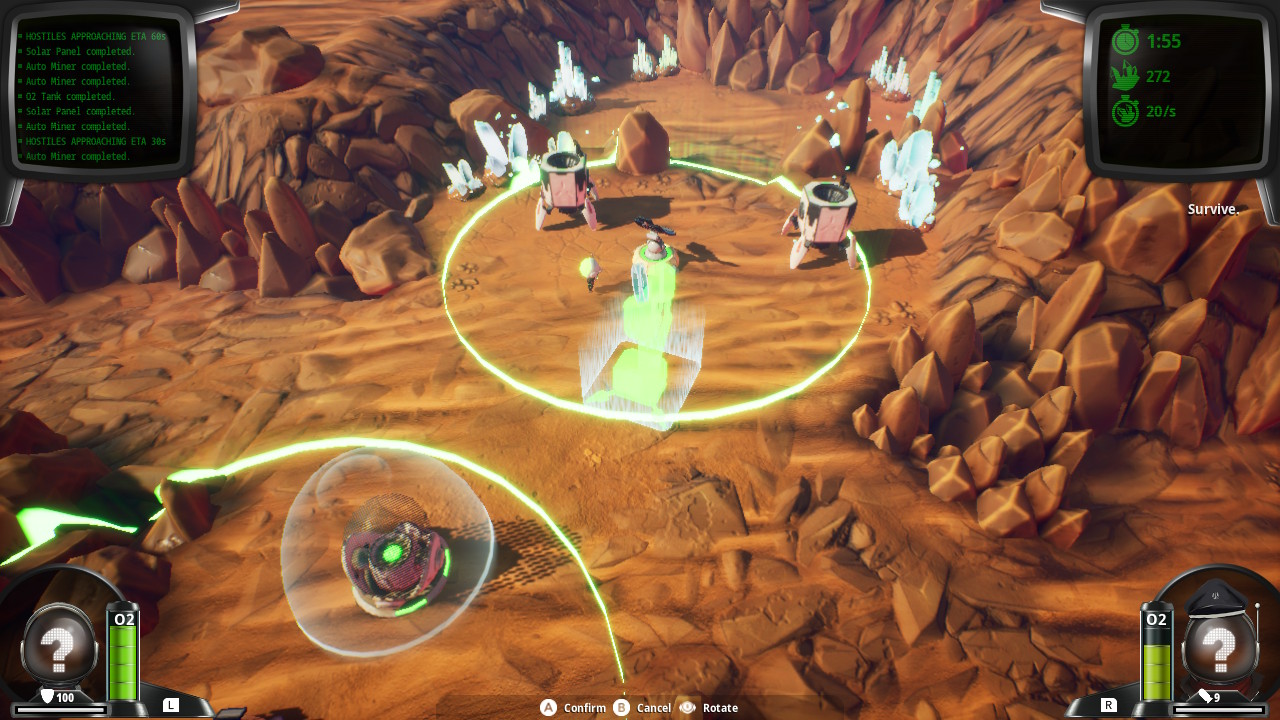Click the HOSTILES APPROACHING ETA 30s log entry
This screenshot has height=720, width=1280.
95,141
